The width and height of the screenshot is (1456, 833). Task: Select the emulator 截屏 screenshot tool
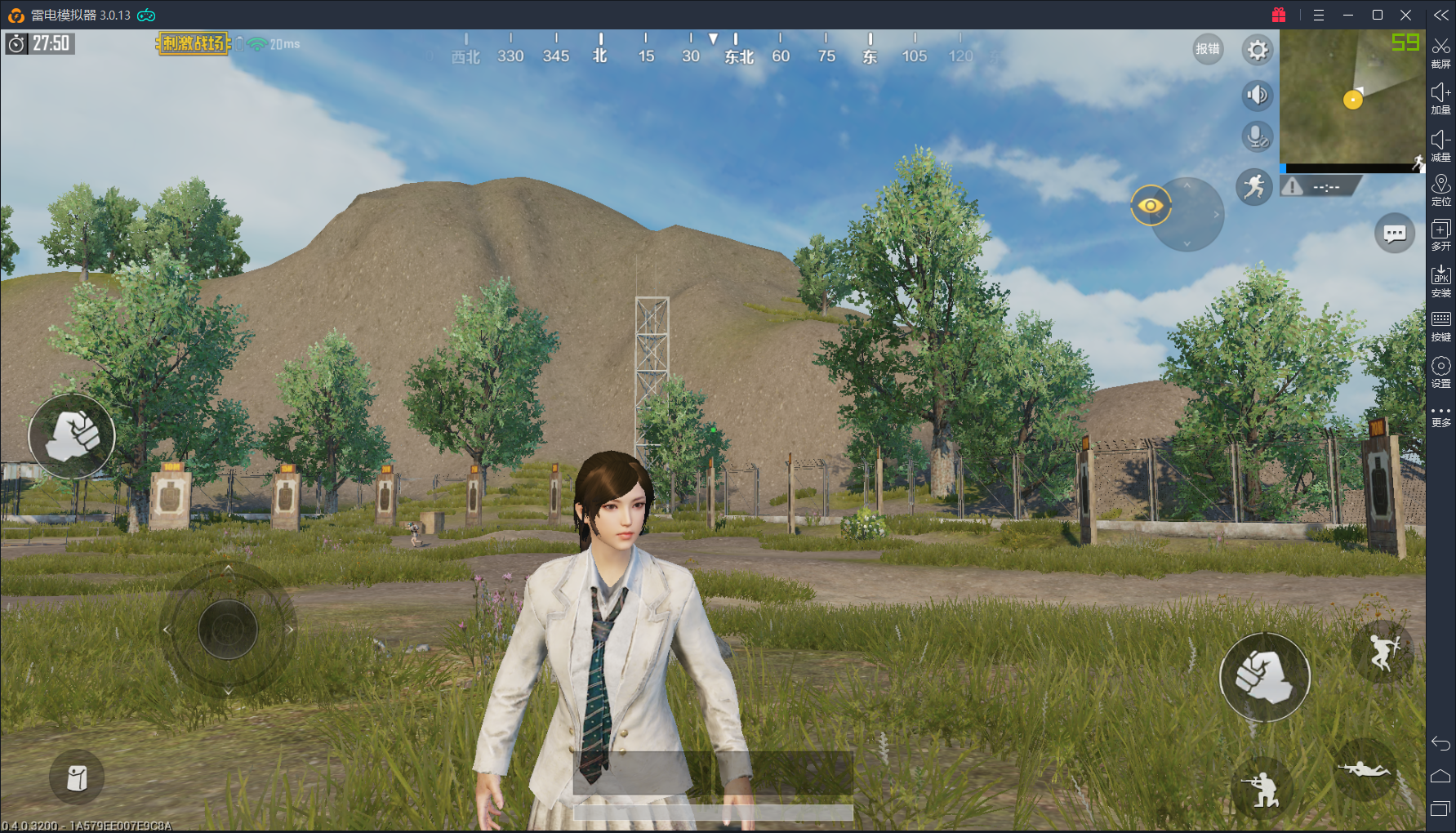[1441, 53]
